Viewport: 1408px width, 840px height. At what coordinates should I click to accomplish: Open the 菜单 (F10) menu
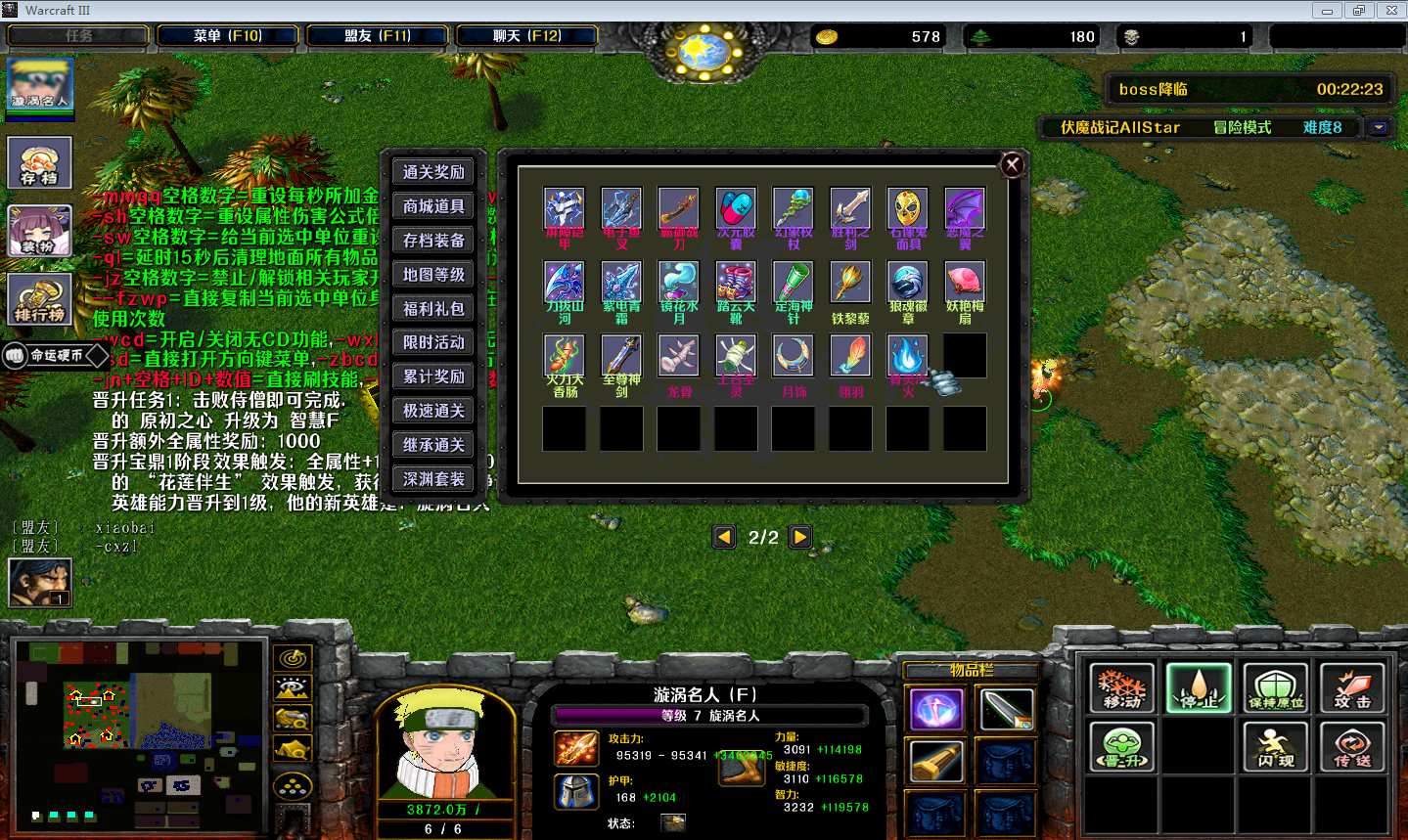227,36
